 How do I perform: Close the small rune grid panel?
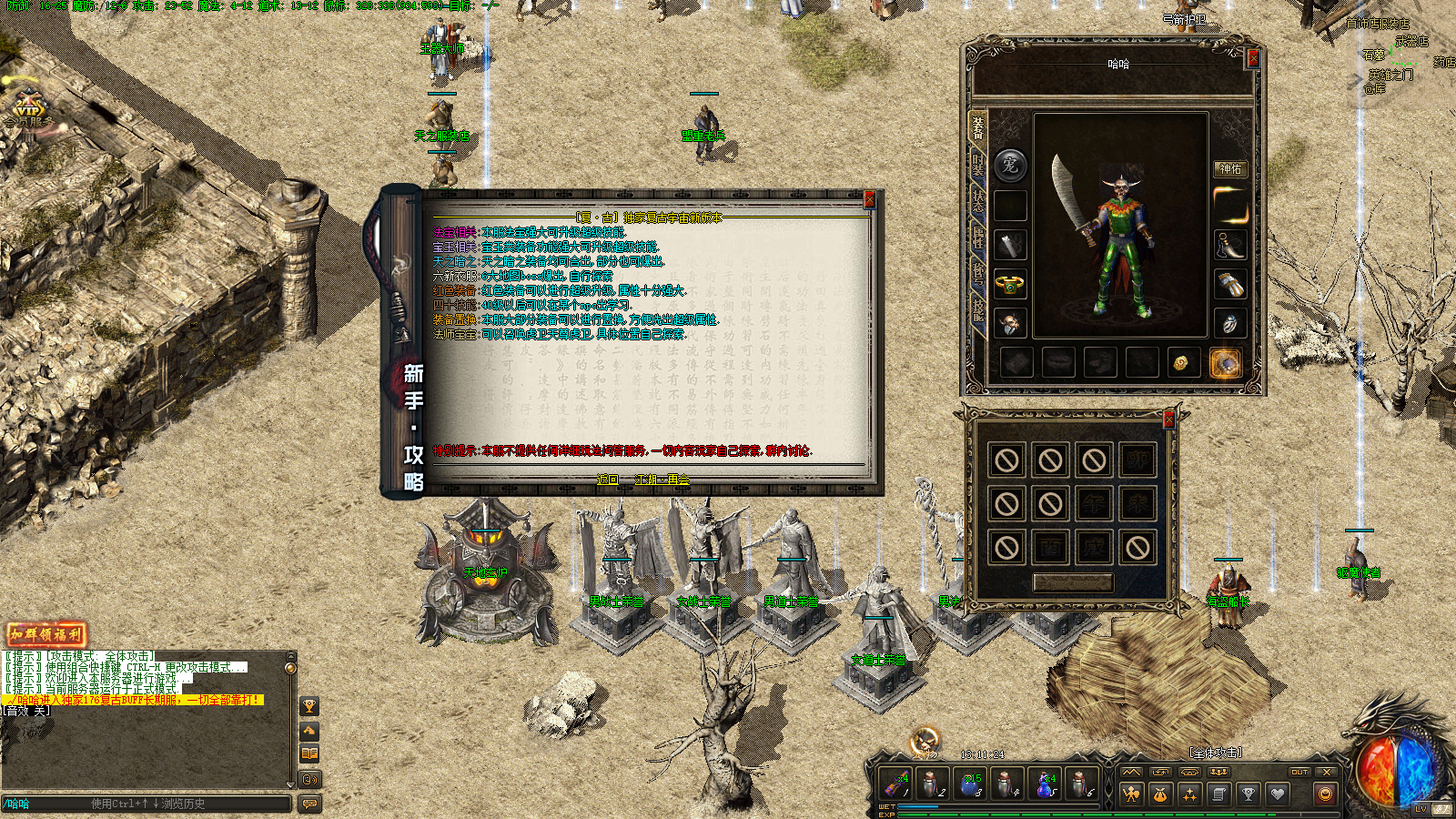click(1168, 420)
